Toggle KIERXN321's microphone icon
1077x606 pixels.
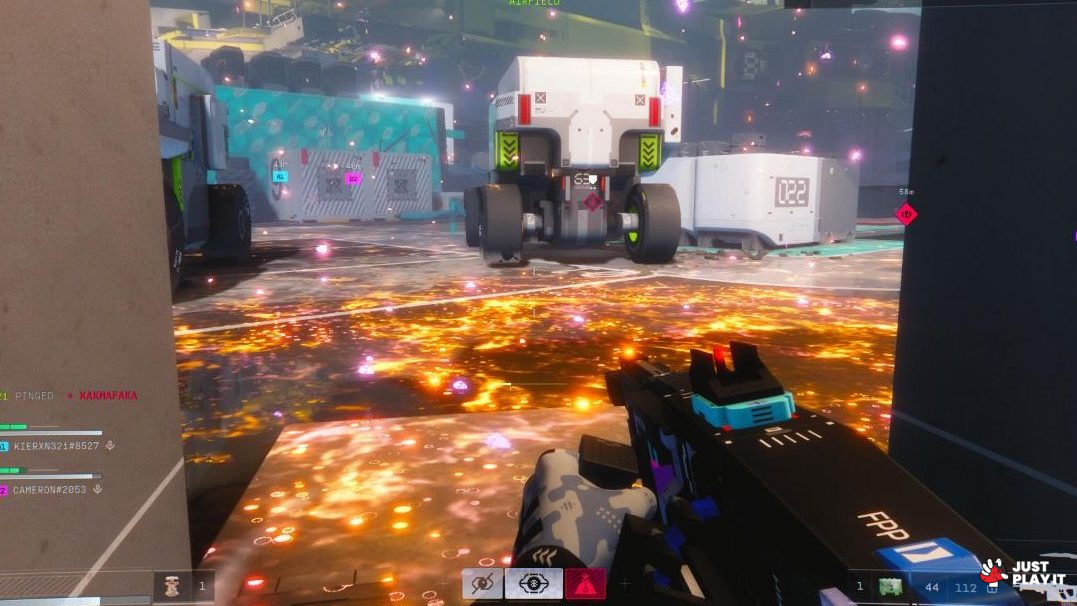tap(110, 445)
